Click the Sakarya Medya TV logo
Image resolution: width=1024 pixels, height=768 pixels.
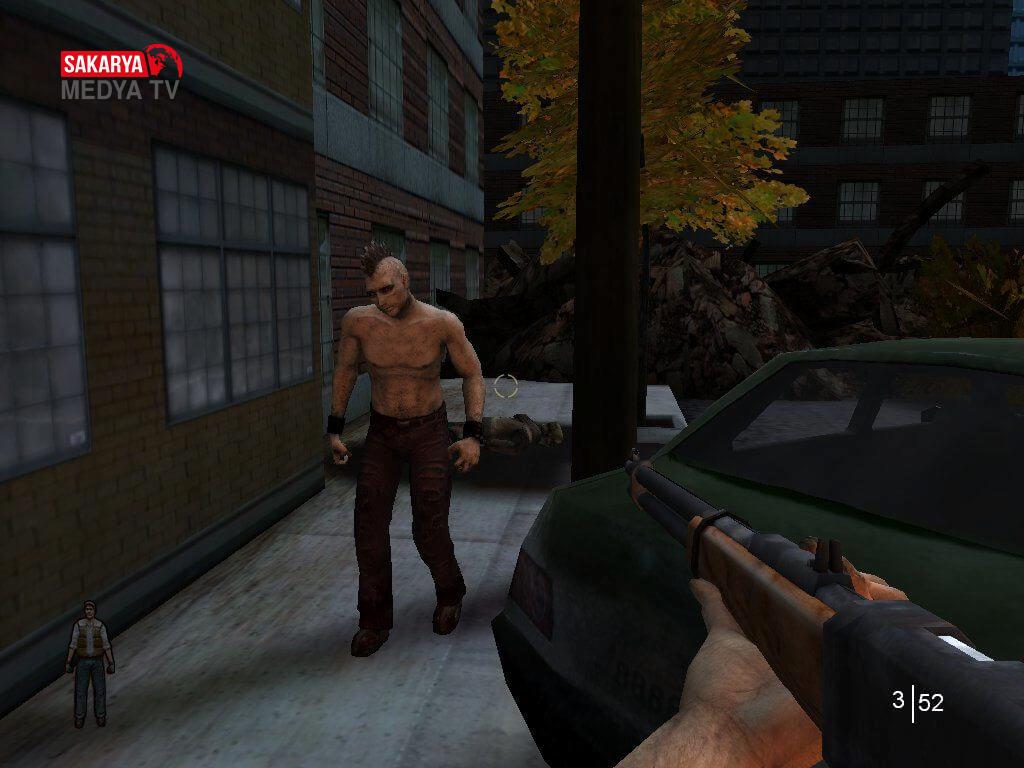121,72
